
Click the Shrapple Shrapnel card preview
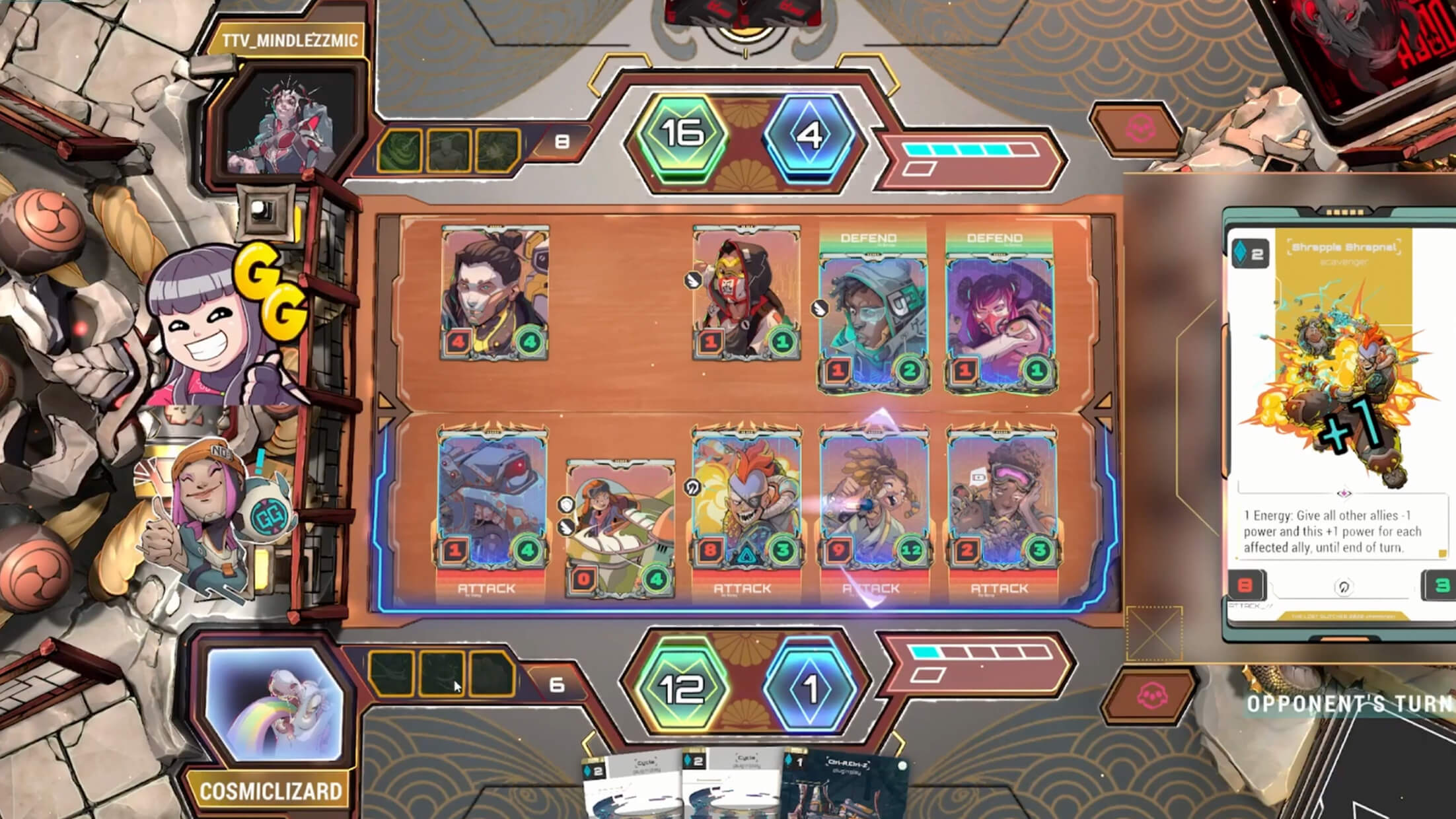[1341, 423]
